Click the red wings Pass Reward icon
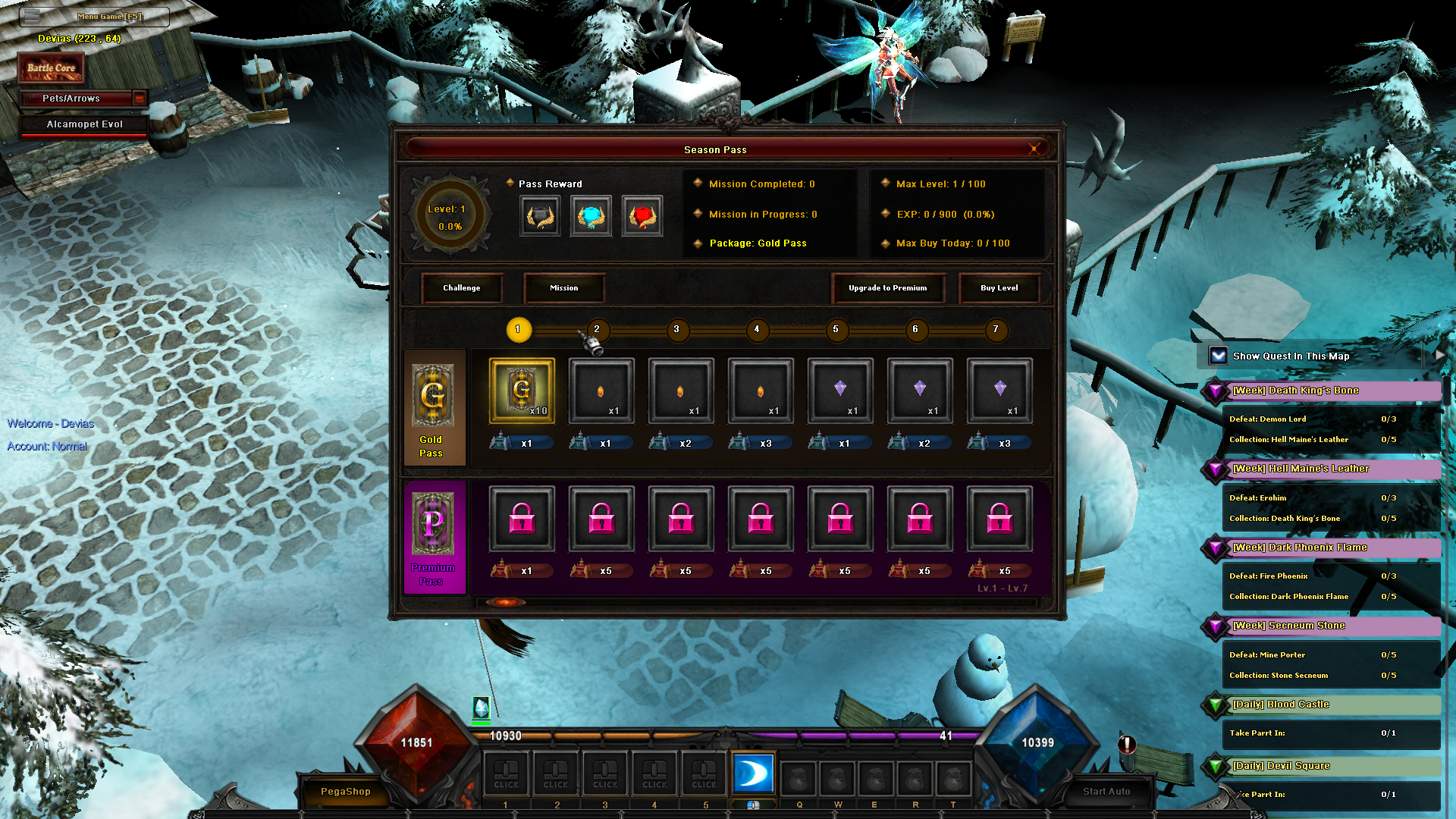Screen dimensions: 1456x819 click(642, 215)
